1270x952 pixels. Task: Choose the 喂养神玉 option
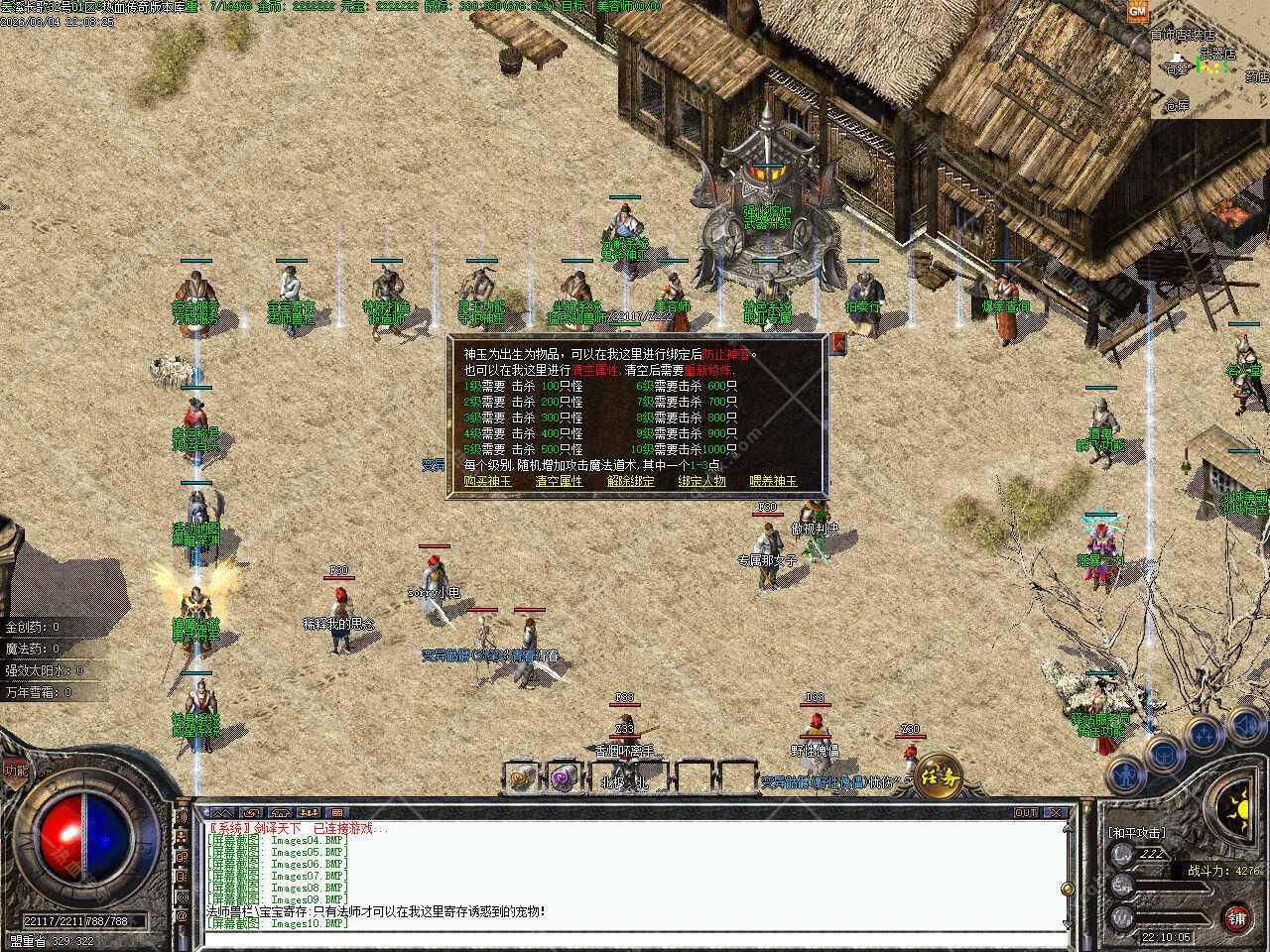773,481
